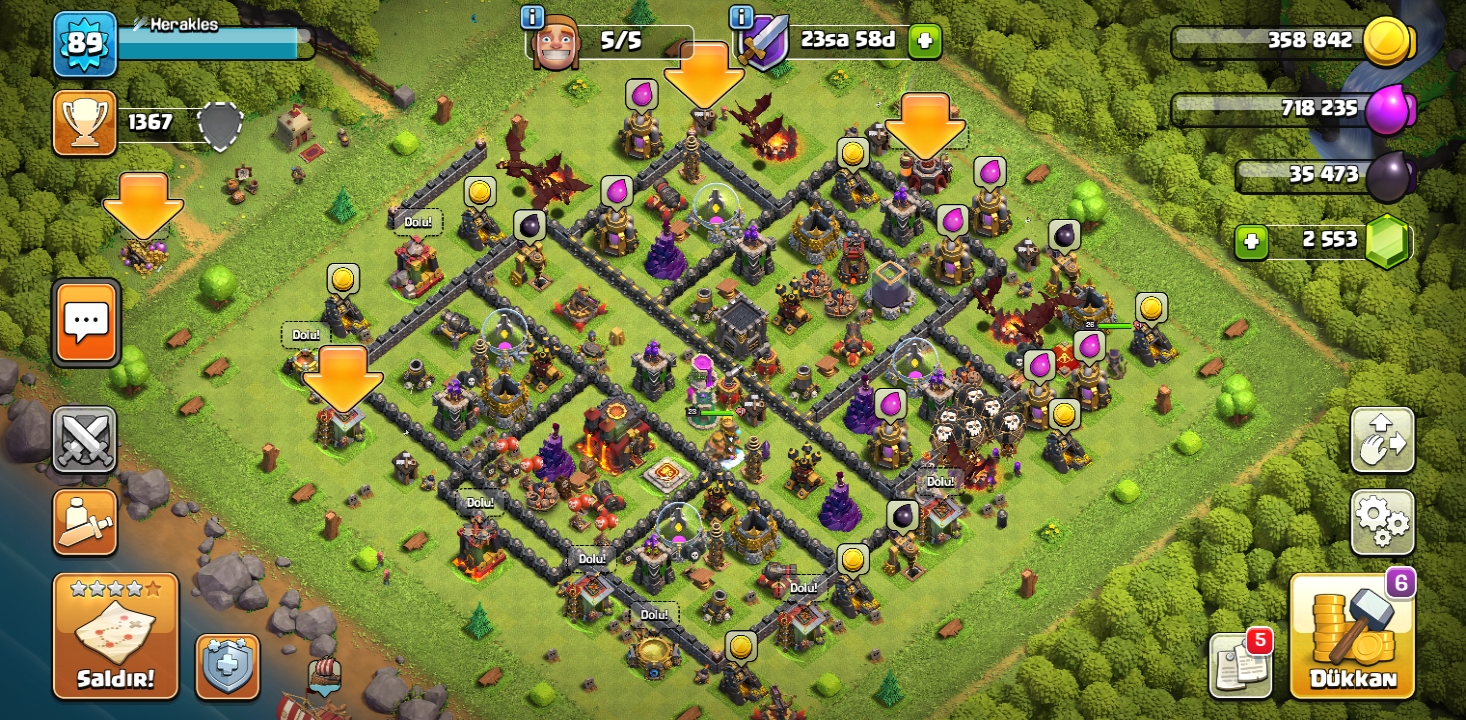The height and width of the screenshot is (720, 1466).
Task: Show builder info via the i icon
Action: (533, 17)
